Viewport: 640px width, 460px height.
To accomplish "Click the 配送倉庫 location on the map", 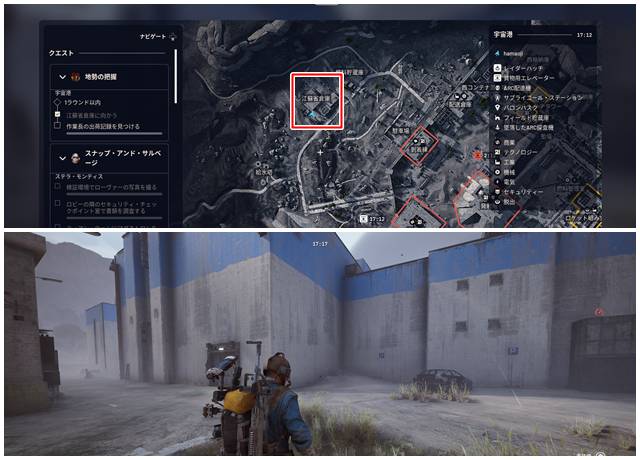I will point(459,103).
